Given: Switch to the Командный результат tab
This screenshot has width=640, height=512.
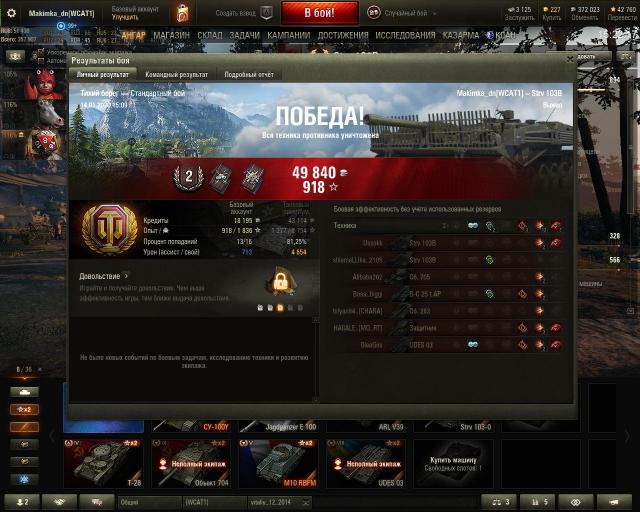Looking at the screenshot, I should pyautogui.click(x=176, y=74).
